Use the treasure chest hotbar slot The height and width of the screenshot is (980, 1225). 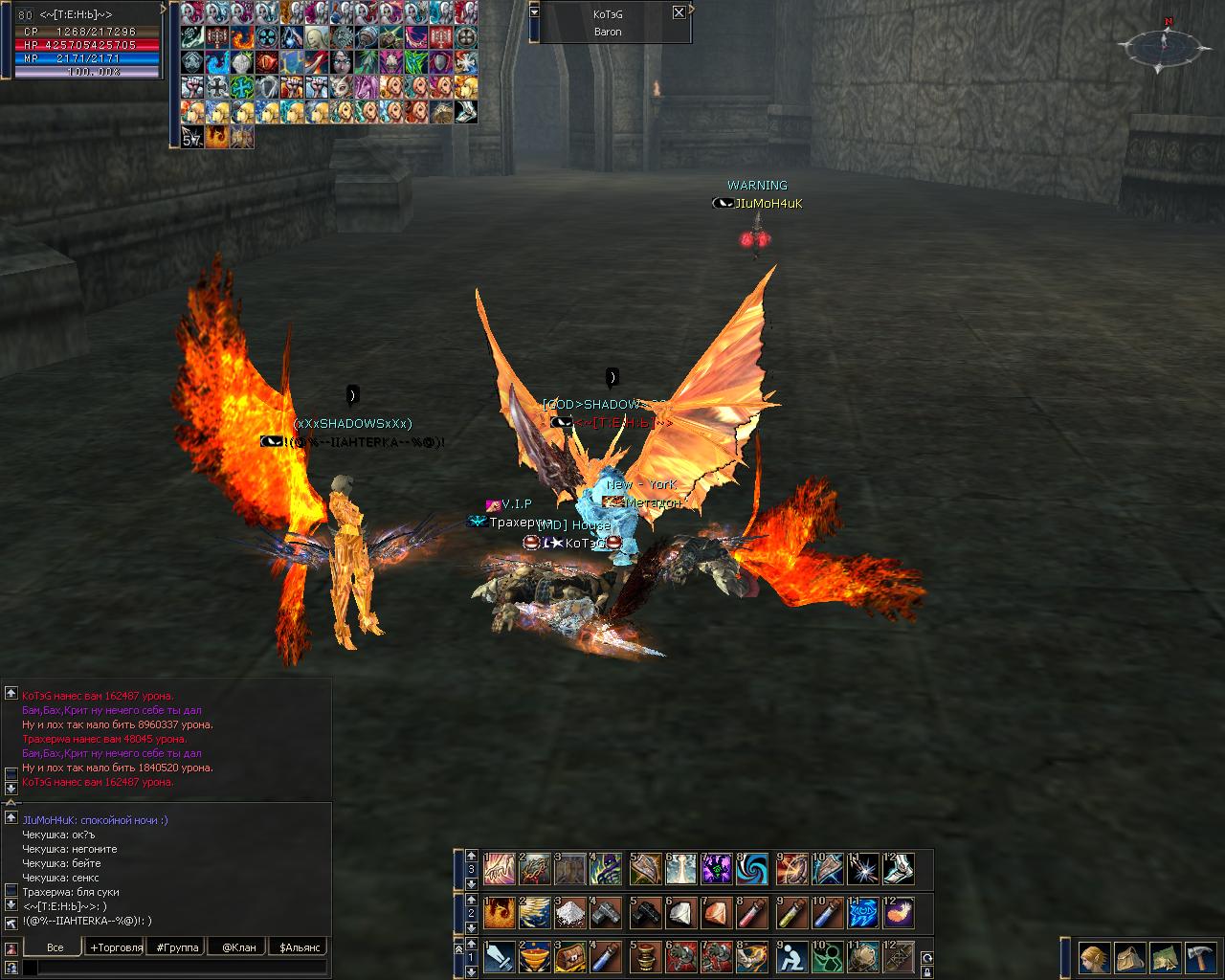click(x=571, y=957)
